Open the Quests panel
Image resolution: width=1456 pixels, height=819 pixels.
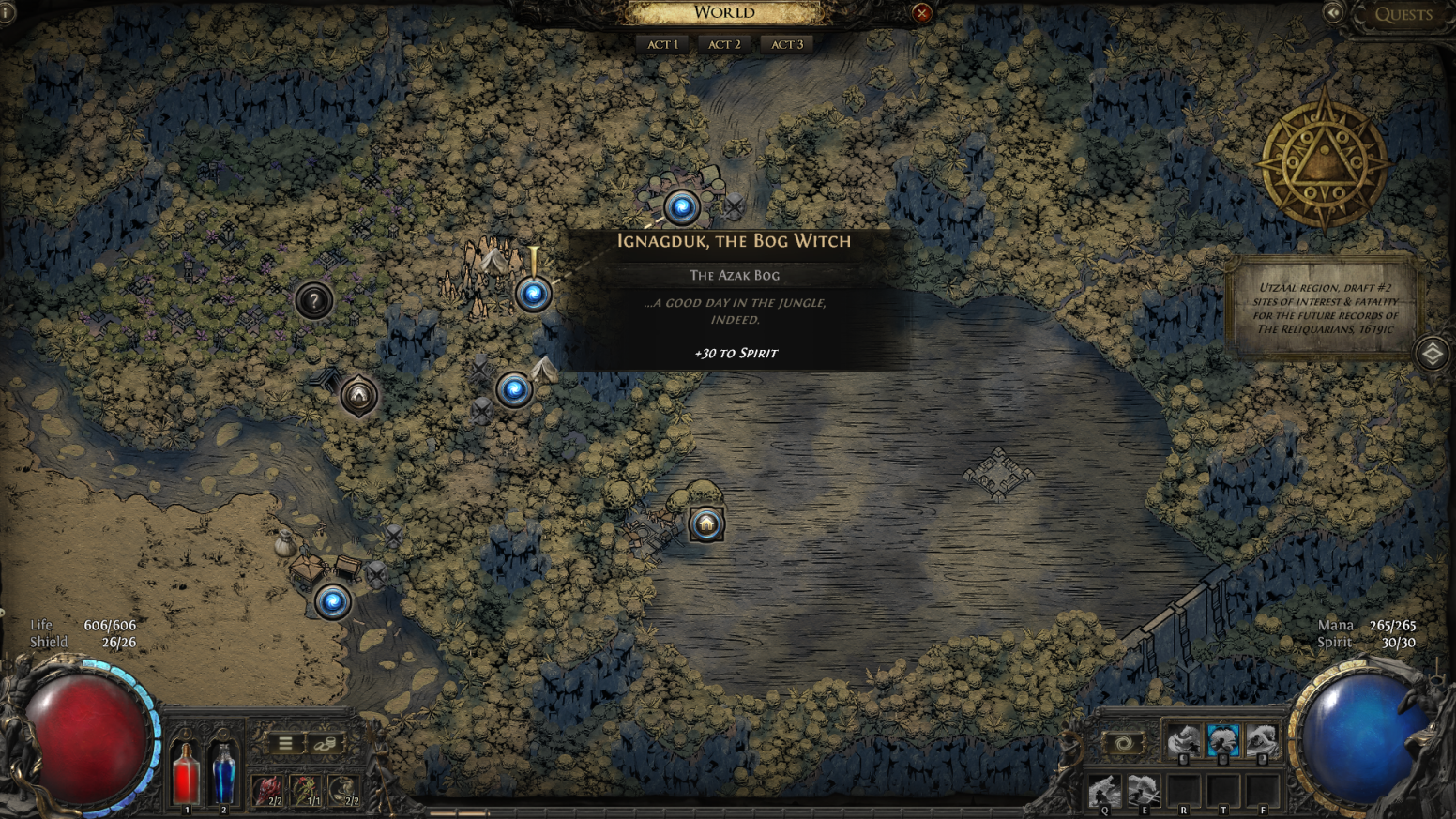tap(1403, 14)
